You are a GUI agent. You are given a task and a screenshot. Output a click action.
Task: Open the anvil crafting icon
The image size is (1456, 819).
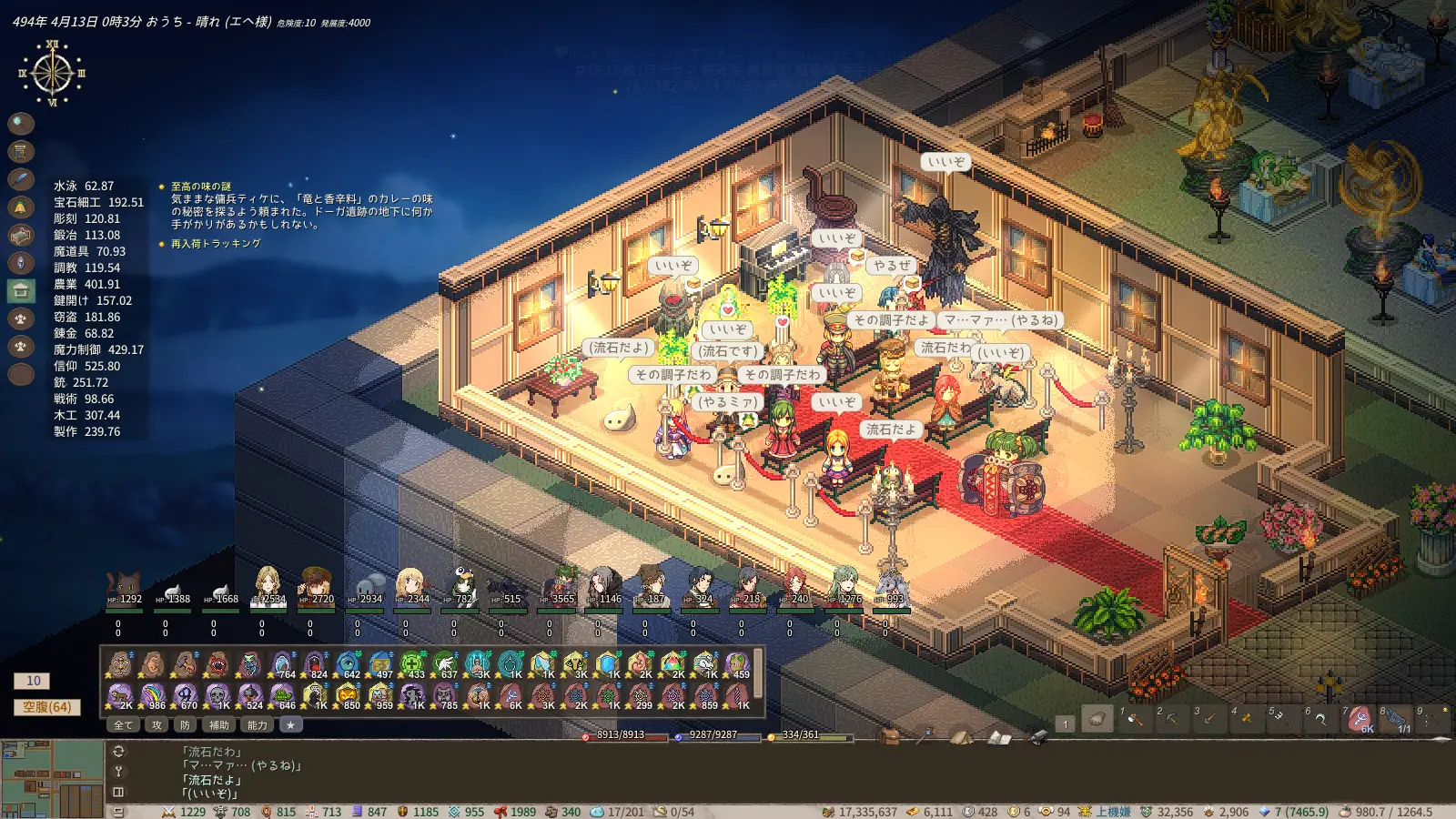1036,737
